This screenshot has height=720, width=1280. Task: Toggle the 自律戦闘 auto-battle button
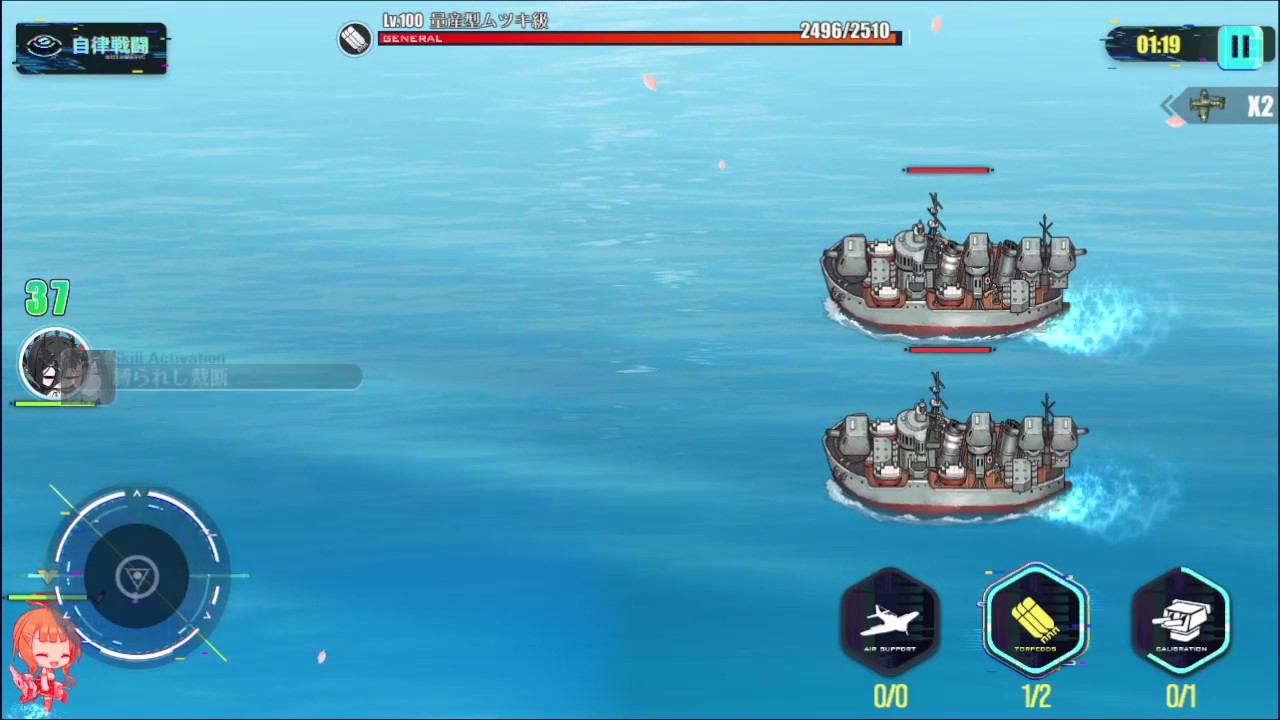click(91, 47)
